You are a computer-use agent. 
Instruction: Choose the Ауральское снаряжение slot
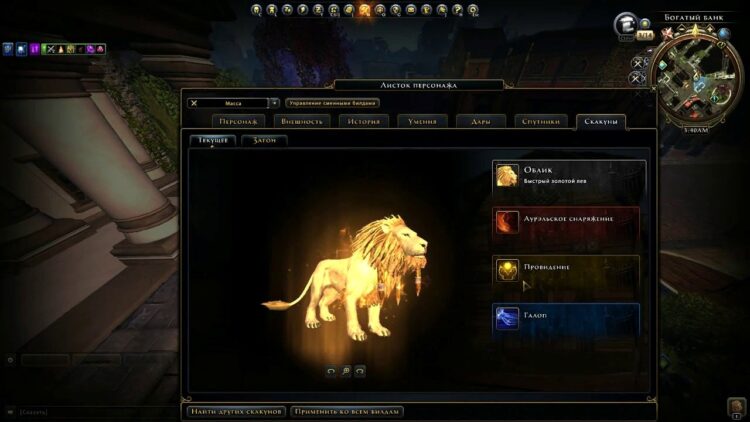568,222
